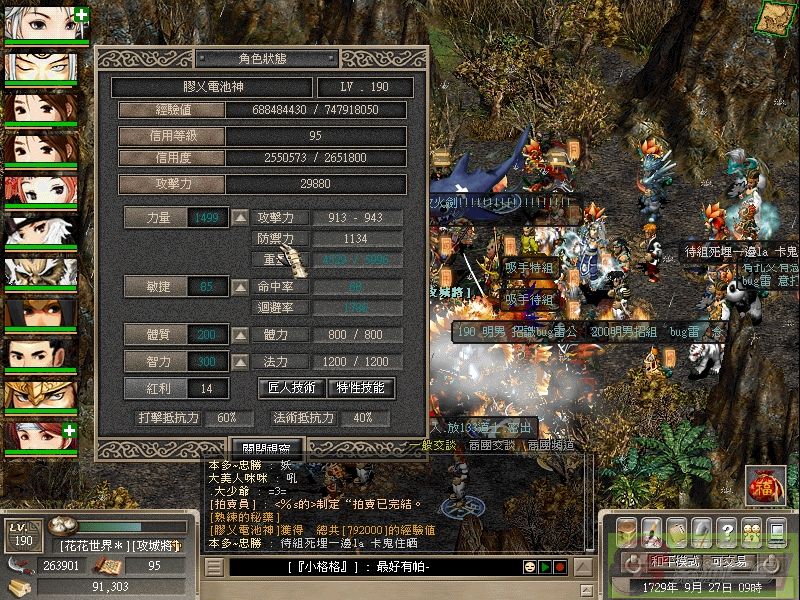Click the red record button in chat bar
Image resolution: width=800 pixels, height=600 pixels.
click(x=561, y=568)
